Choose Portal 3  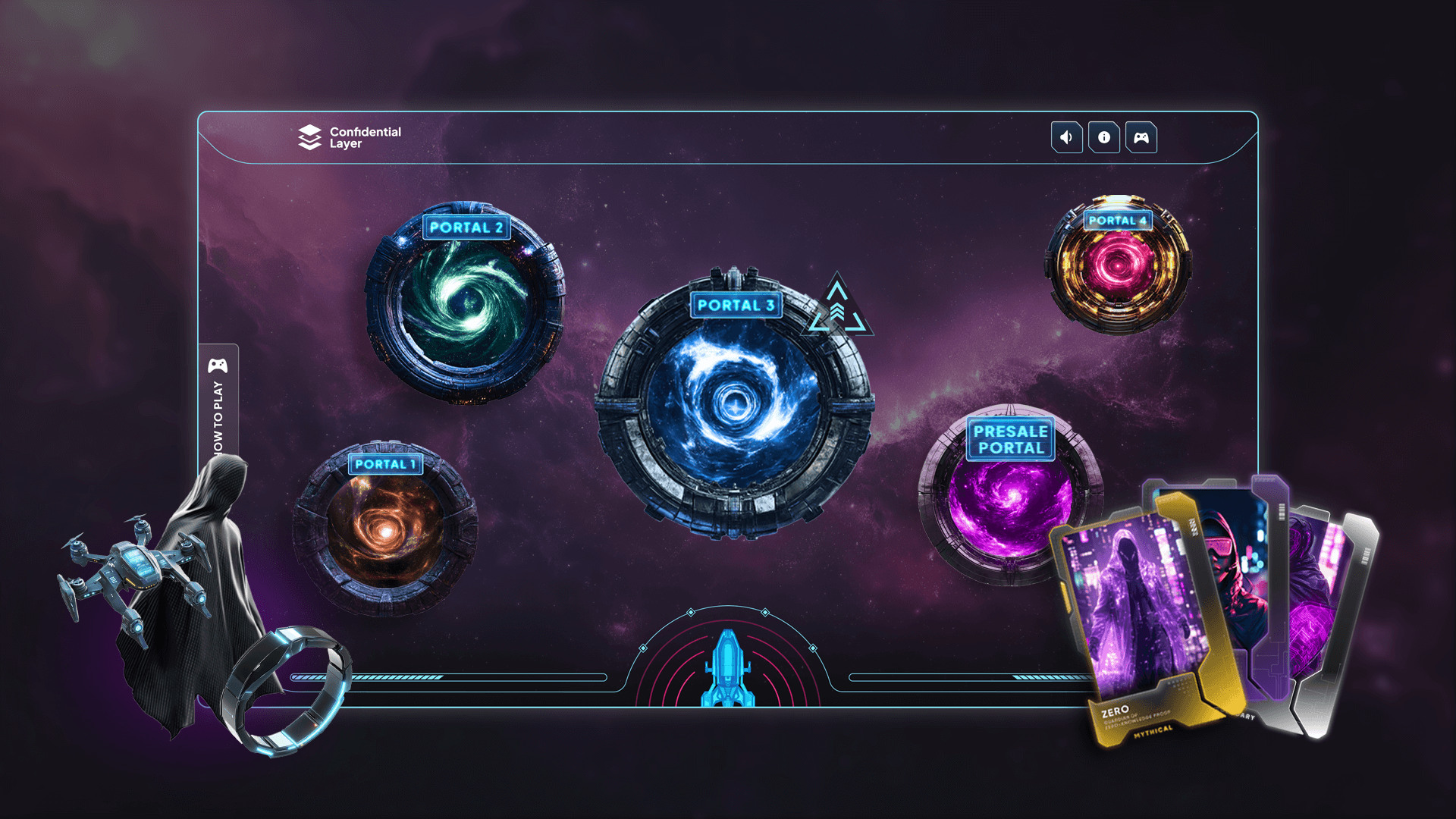coord(733,403)
